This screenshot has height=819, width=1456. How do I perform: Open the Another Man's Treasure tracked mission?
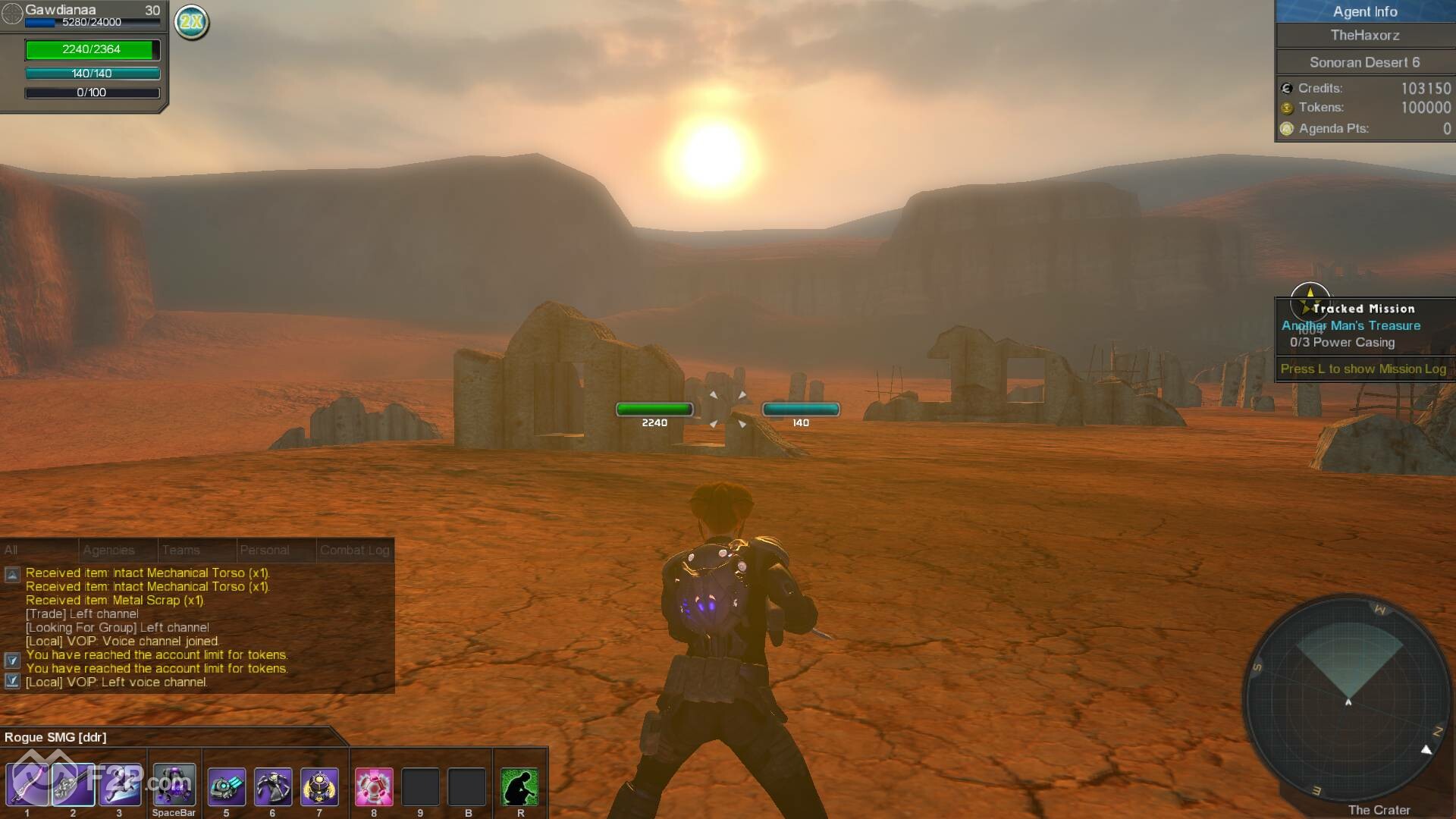pyautogui.click(x=1351, y=325)
